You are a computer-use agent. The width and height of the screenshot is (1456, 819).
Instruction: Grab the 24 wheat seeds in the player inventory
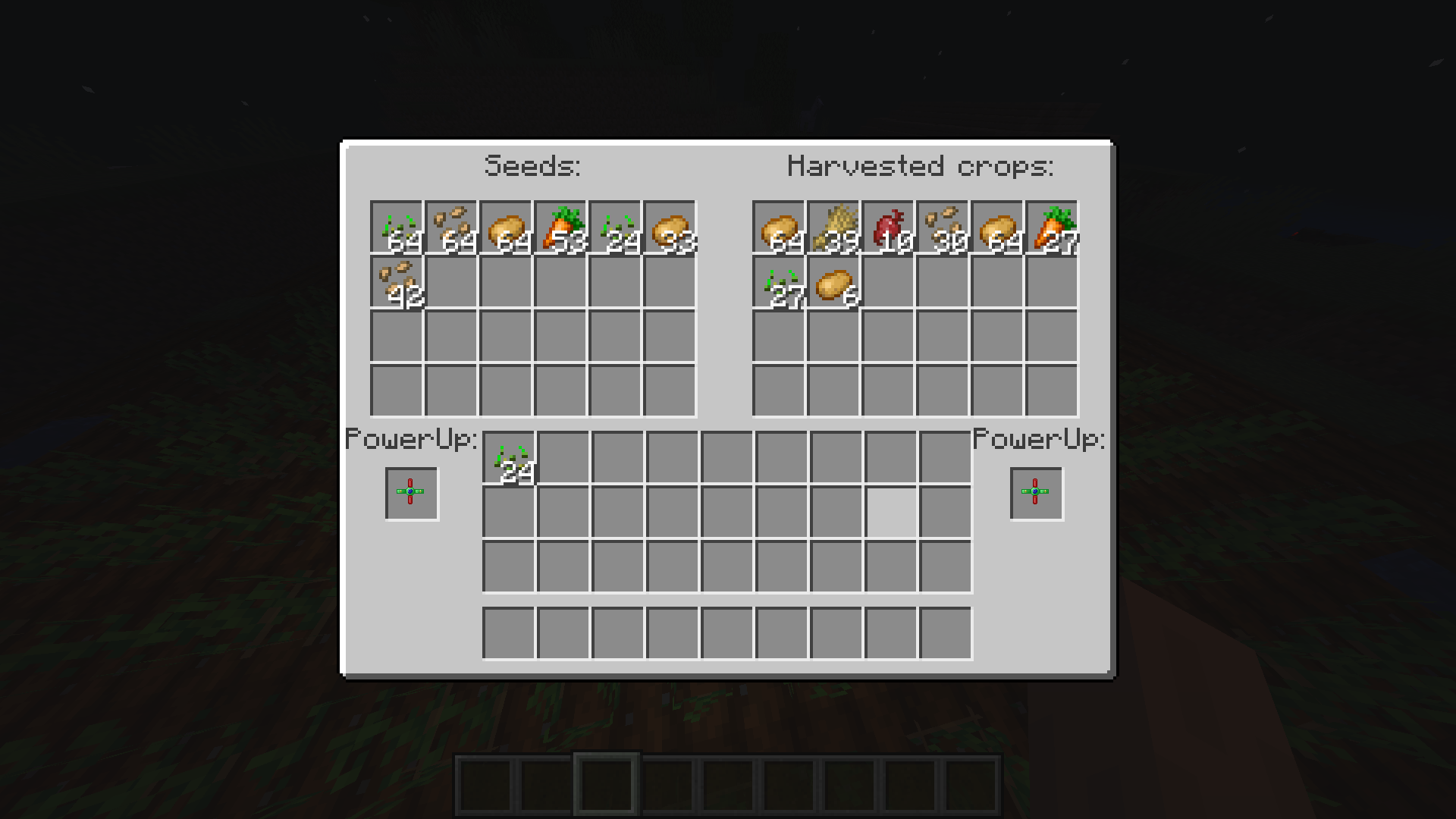tap(510, 455)
